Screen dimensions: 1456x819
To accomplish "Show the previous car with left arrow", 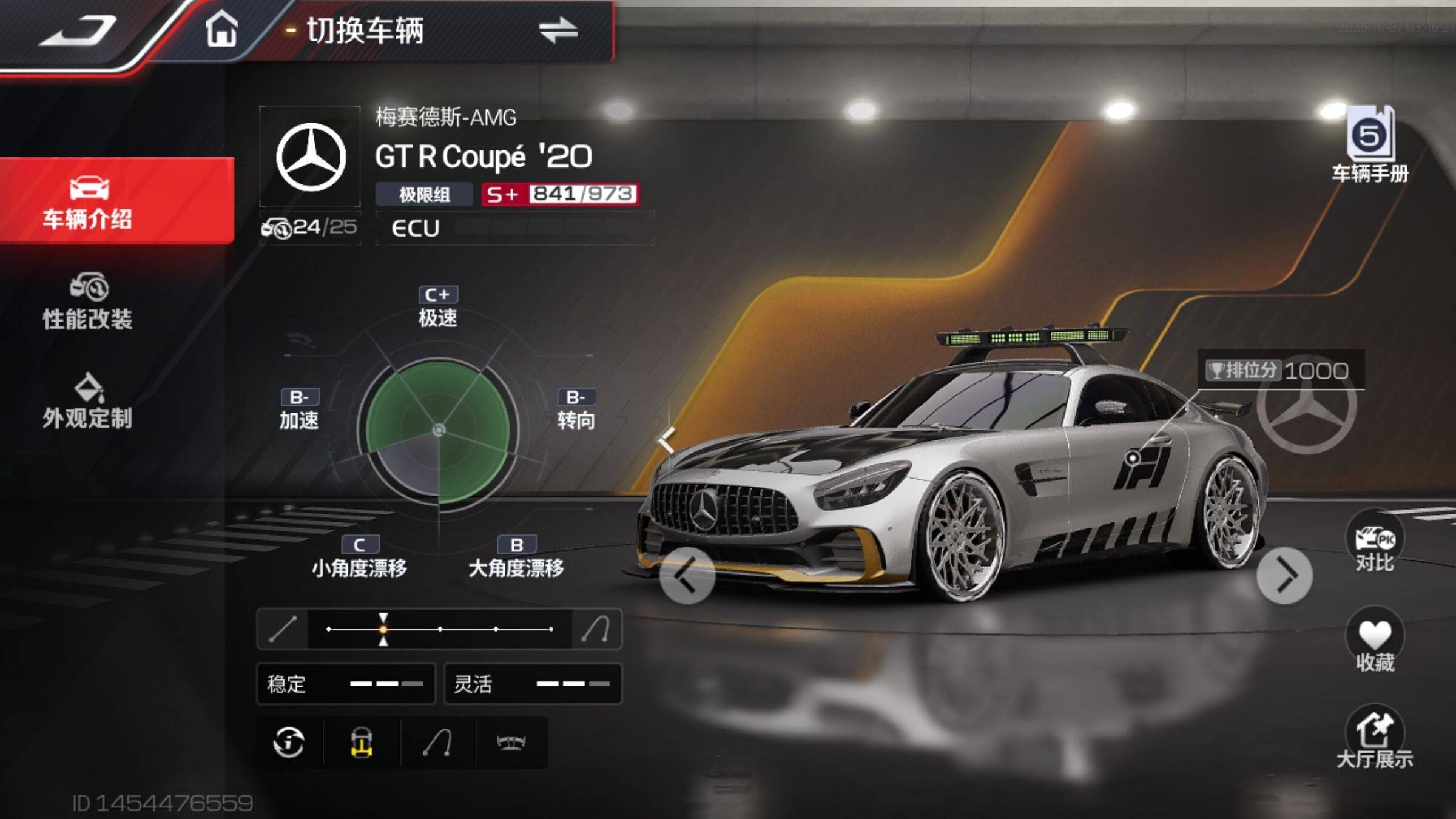I will [687, 575].
